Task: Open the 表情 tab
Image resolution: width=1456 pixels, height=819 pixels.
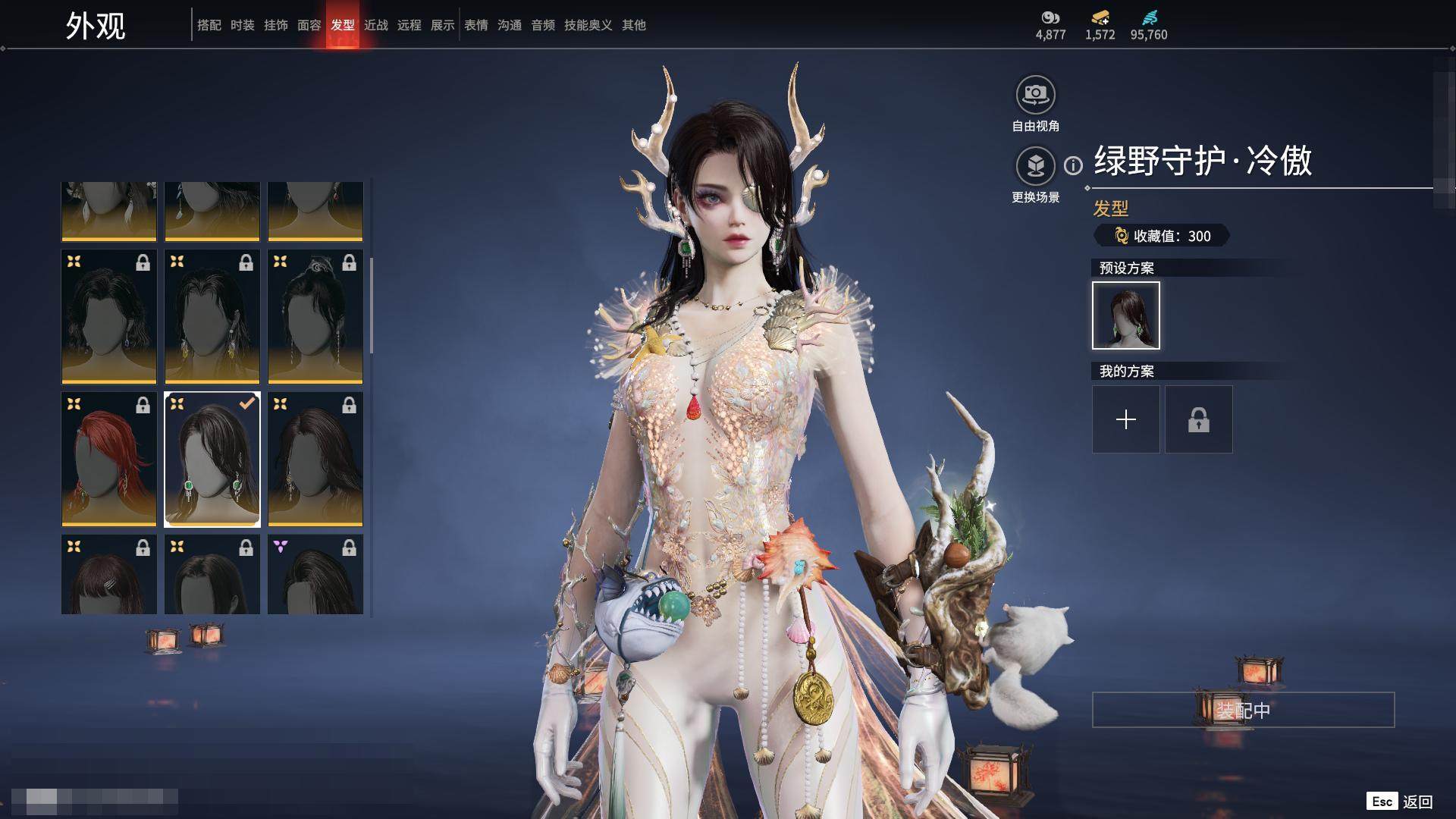Action: click(475, 25)
